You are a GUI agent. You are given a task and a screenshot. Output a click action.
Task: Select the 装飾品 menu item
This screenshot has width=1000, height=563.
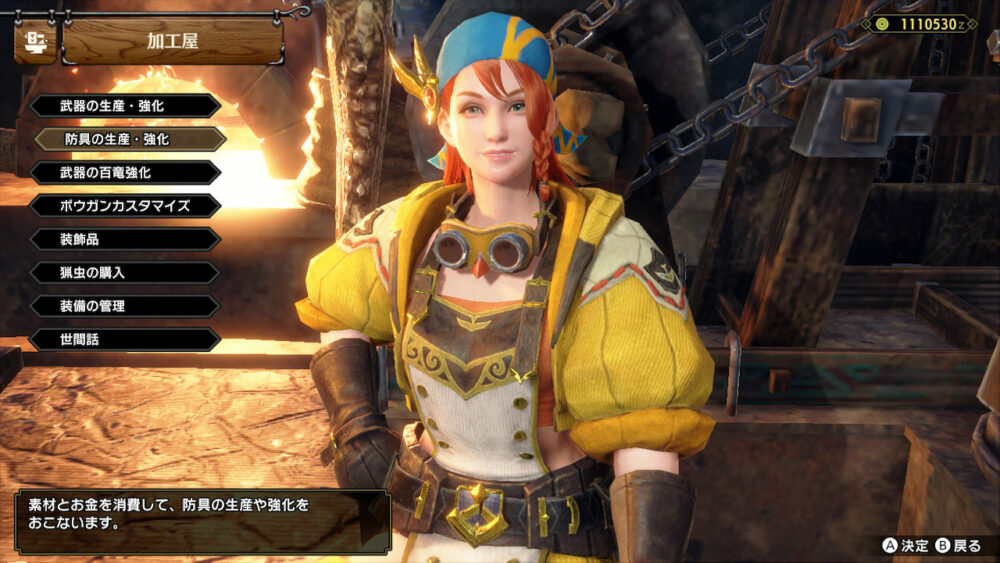pos(124,239)
